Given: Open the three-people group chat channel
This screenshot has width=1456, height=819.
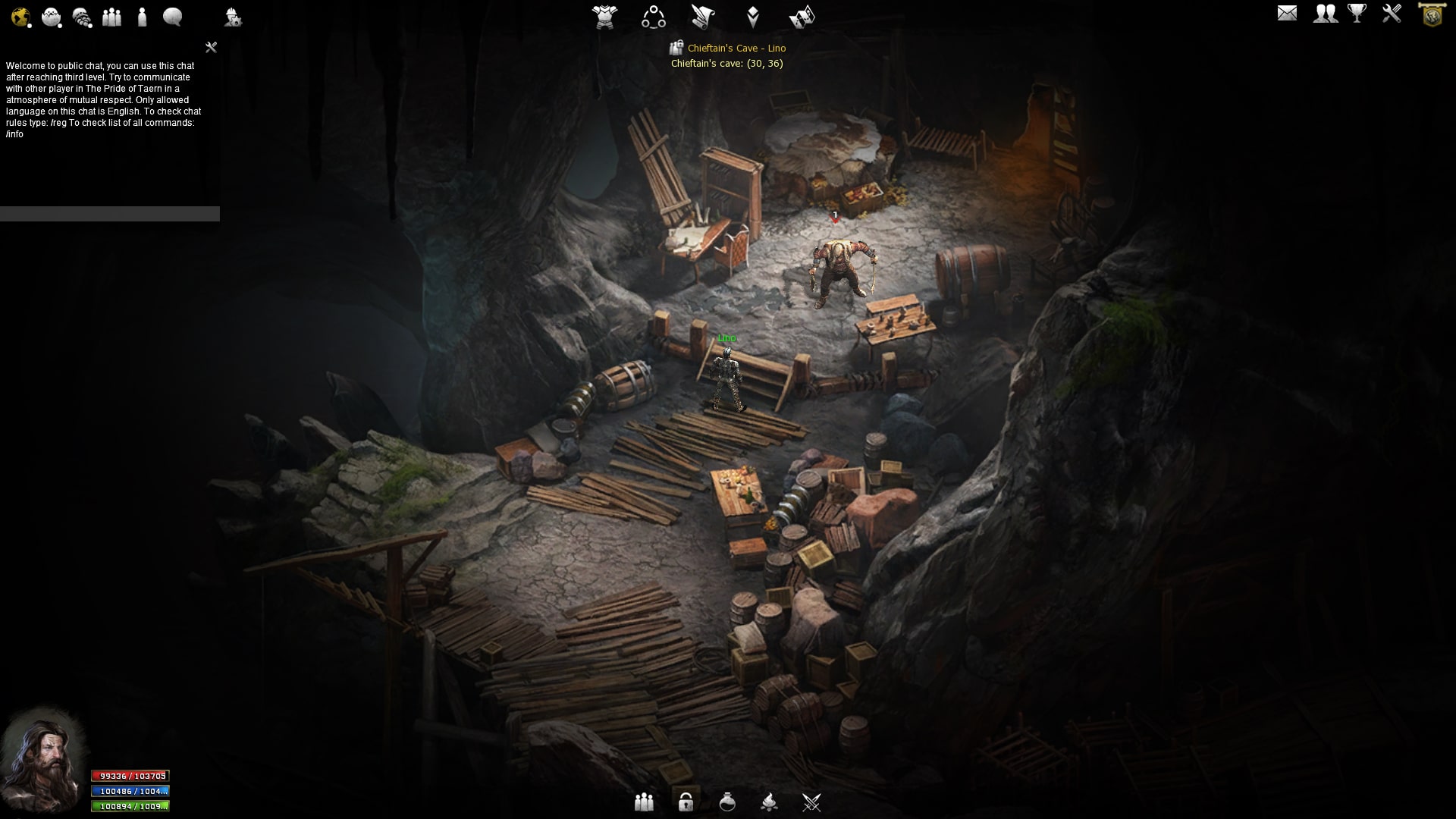Looking at the screenshot, I should click(112, 17).
